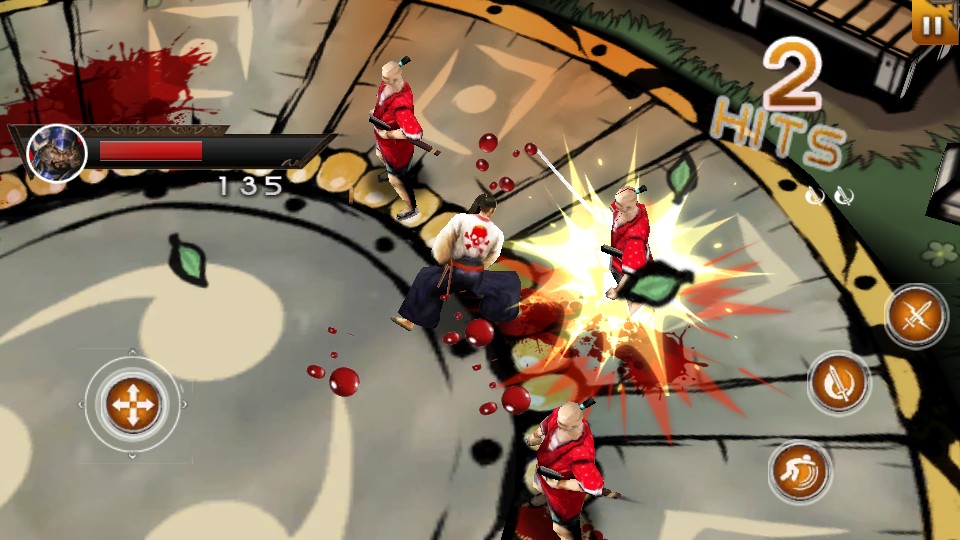
Task: Activate the sword slash skill button
Action: tap(839, 382)
